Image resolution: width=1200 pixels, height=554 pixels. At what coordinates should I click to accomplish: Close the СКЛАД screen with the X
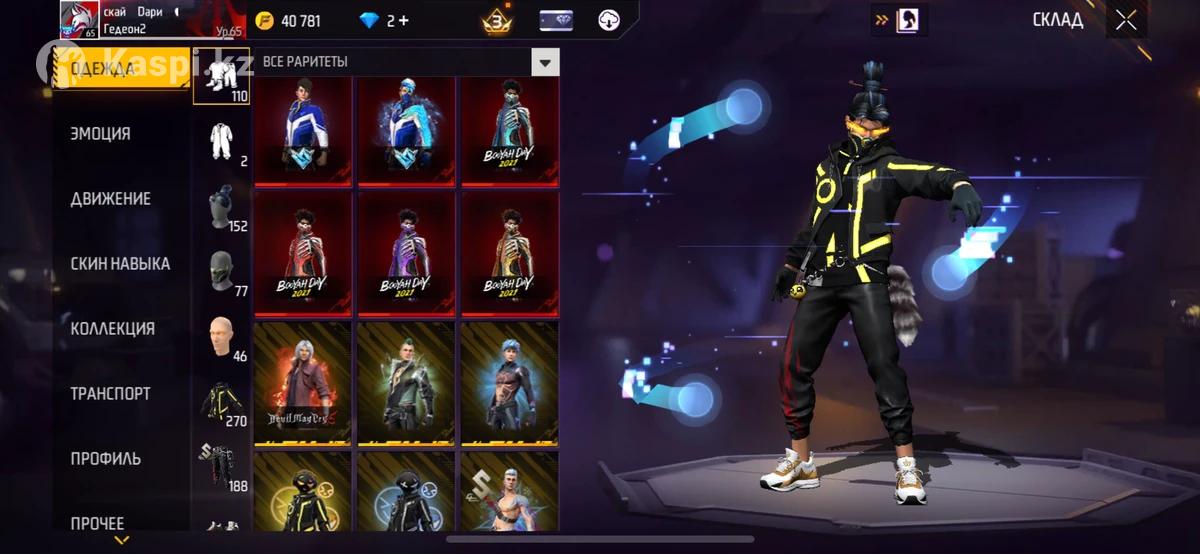1126,20
